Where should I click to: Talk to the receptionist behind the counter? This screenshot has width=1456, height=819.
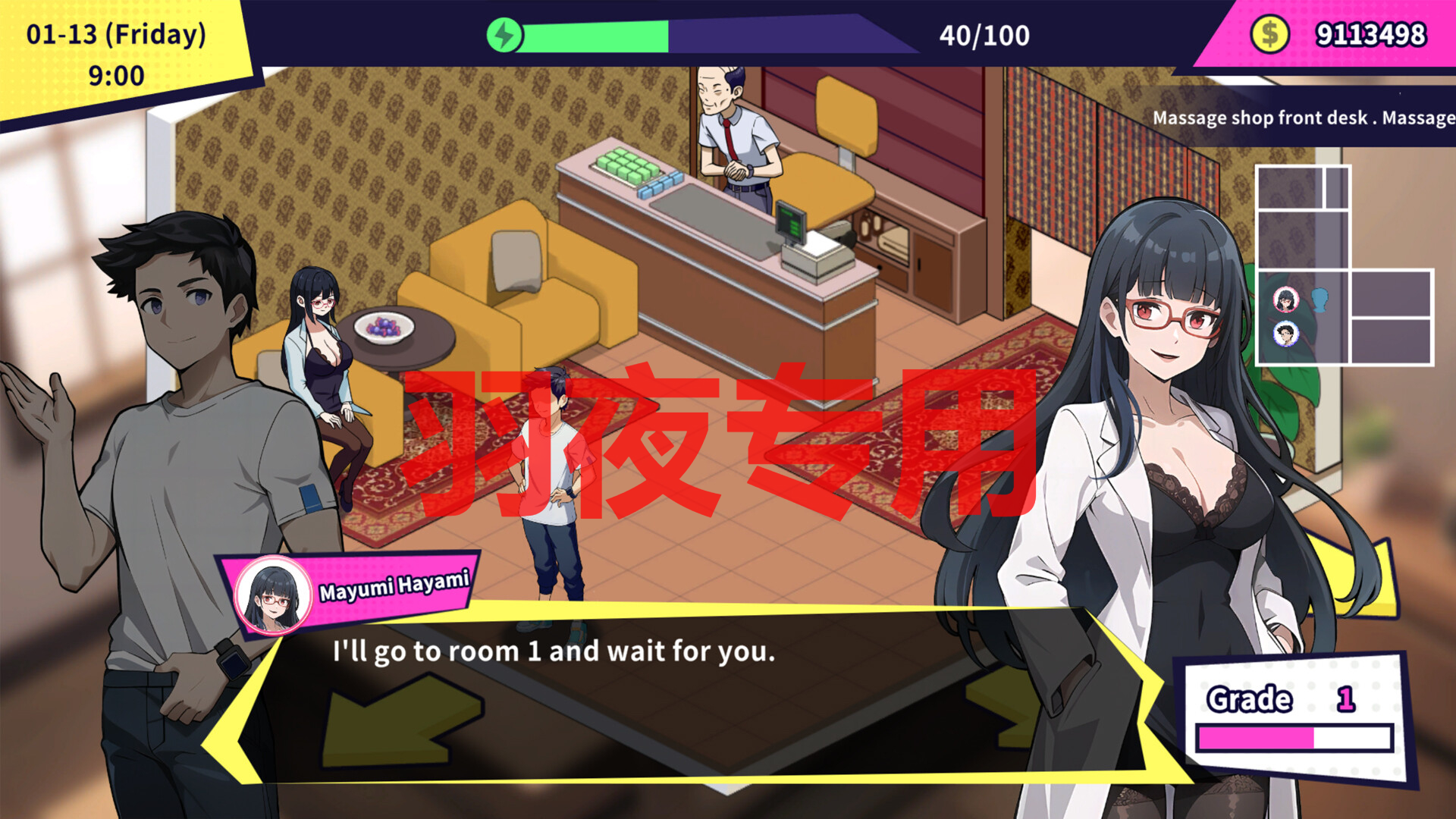click(732, 136)
